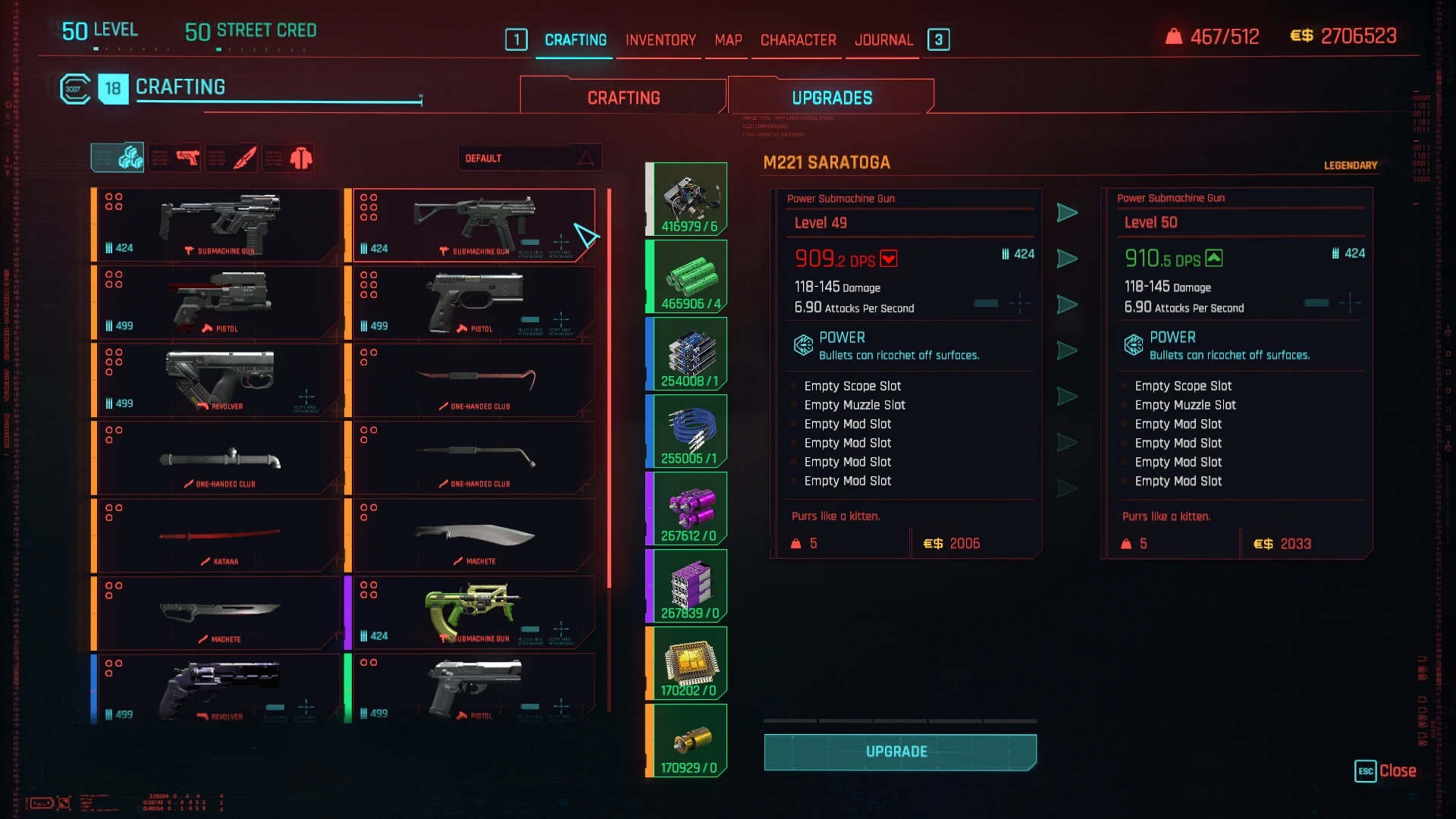The height and width of the screenshot is (819, 1456).
Task: Click the gold processor chip component
Action: [x=686, y=663]
